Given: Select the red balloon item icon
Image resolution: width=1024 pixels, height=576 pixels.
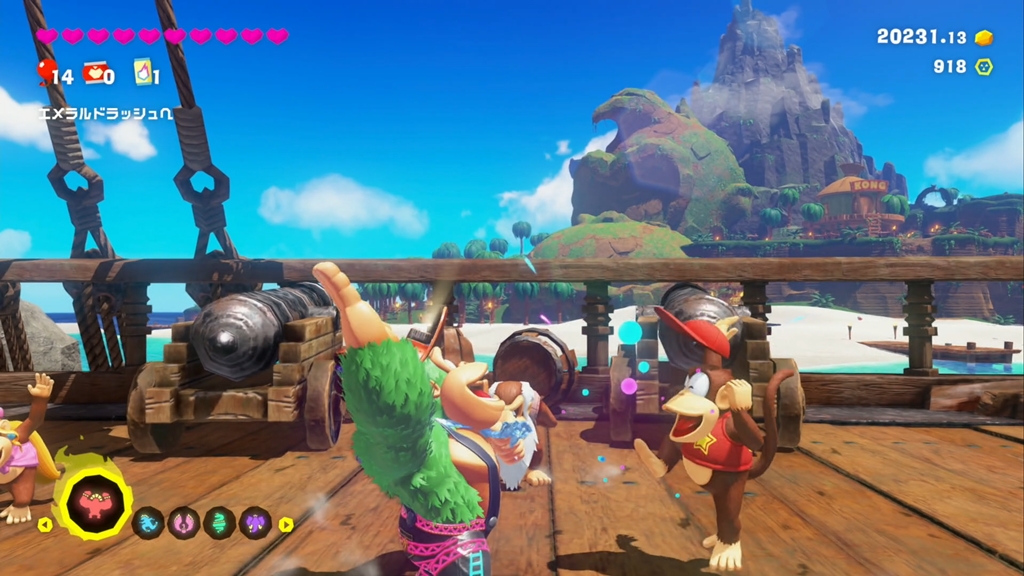Looking at the screenshot, I should [x=46, y=71].
